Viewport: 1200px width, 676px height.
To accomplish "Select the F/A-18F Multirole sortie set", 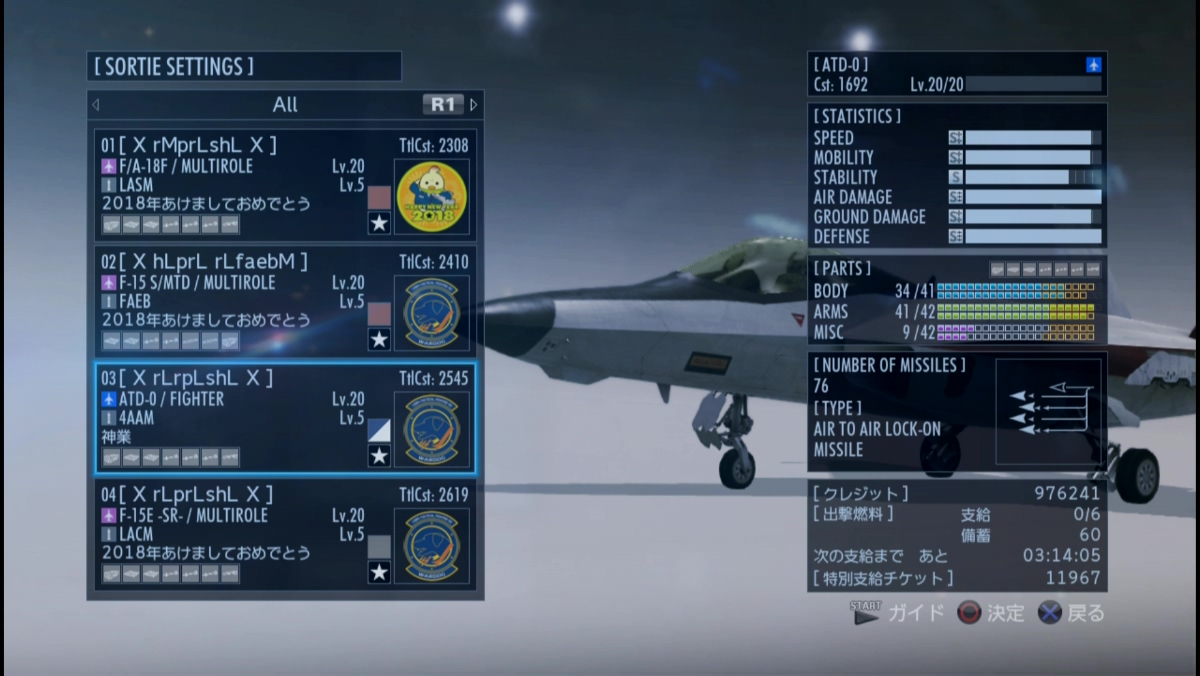I will coord(240,185).
